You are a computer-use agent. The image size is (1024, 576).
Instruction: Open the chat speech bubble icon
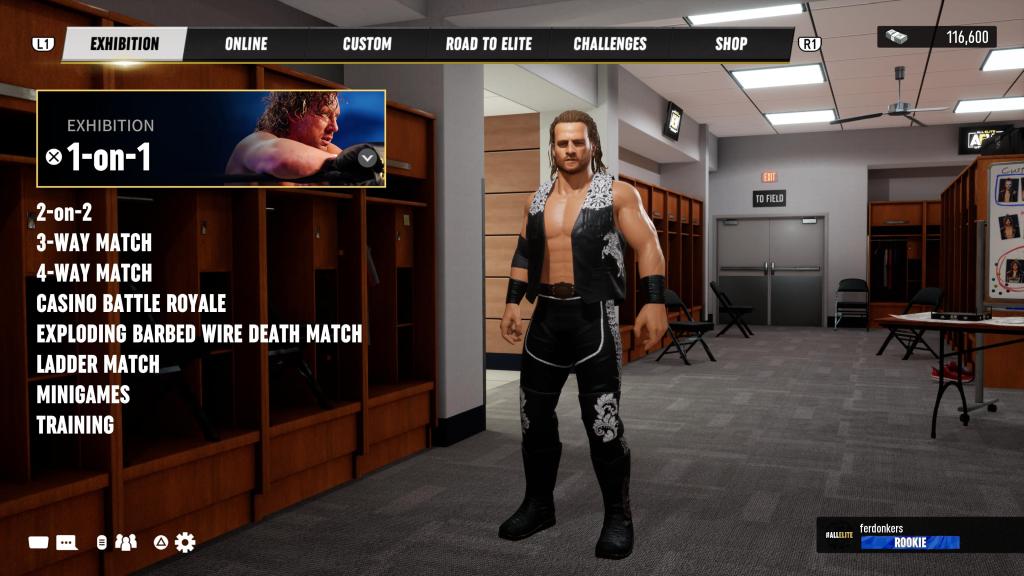(x=67, y=542)
